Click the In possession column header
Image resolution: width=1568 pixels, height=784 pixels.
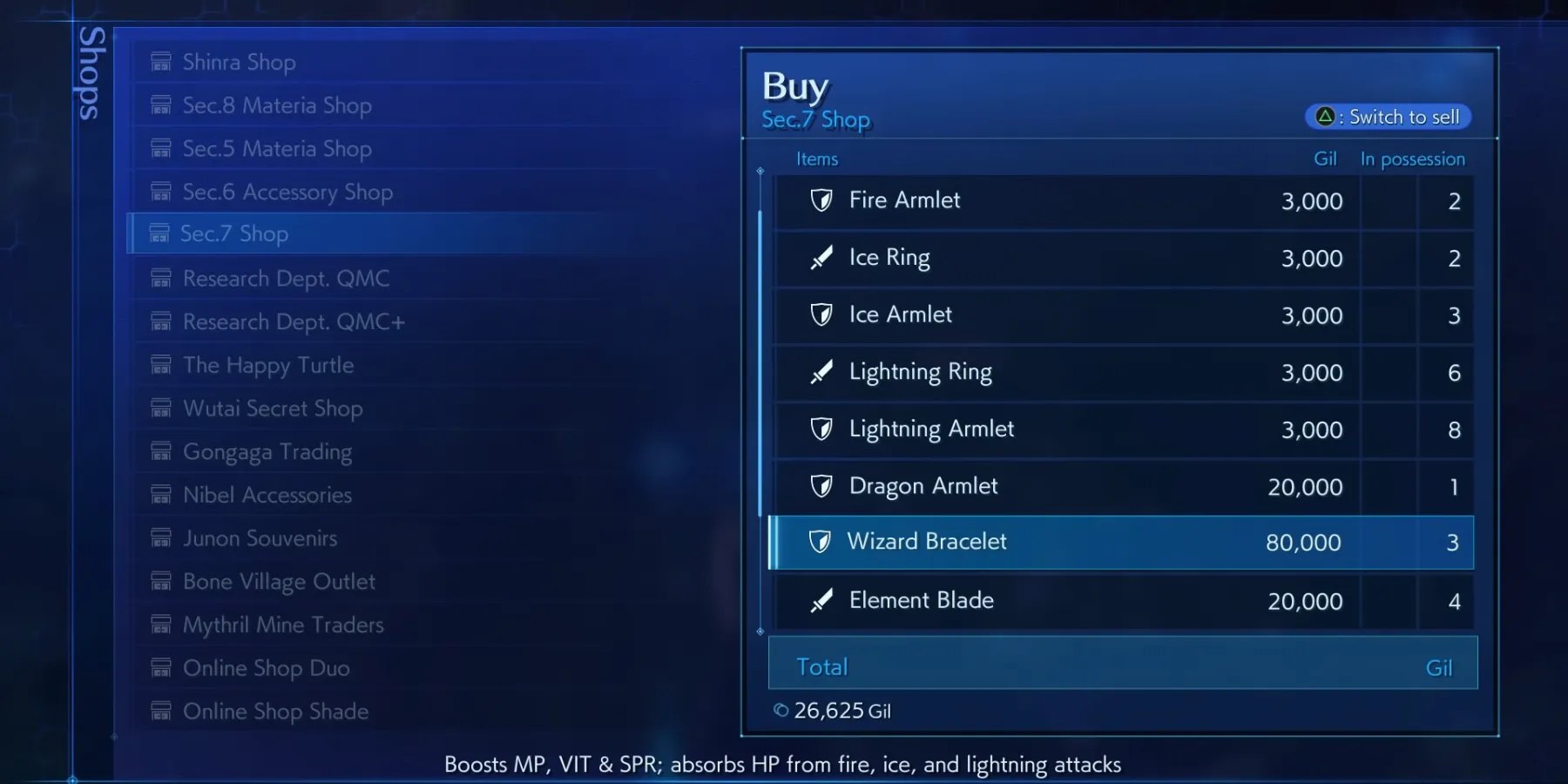pos(1412,159)
